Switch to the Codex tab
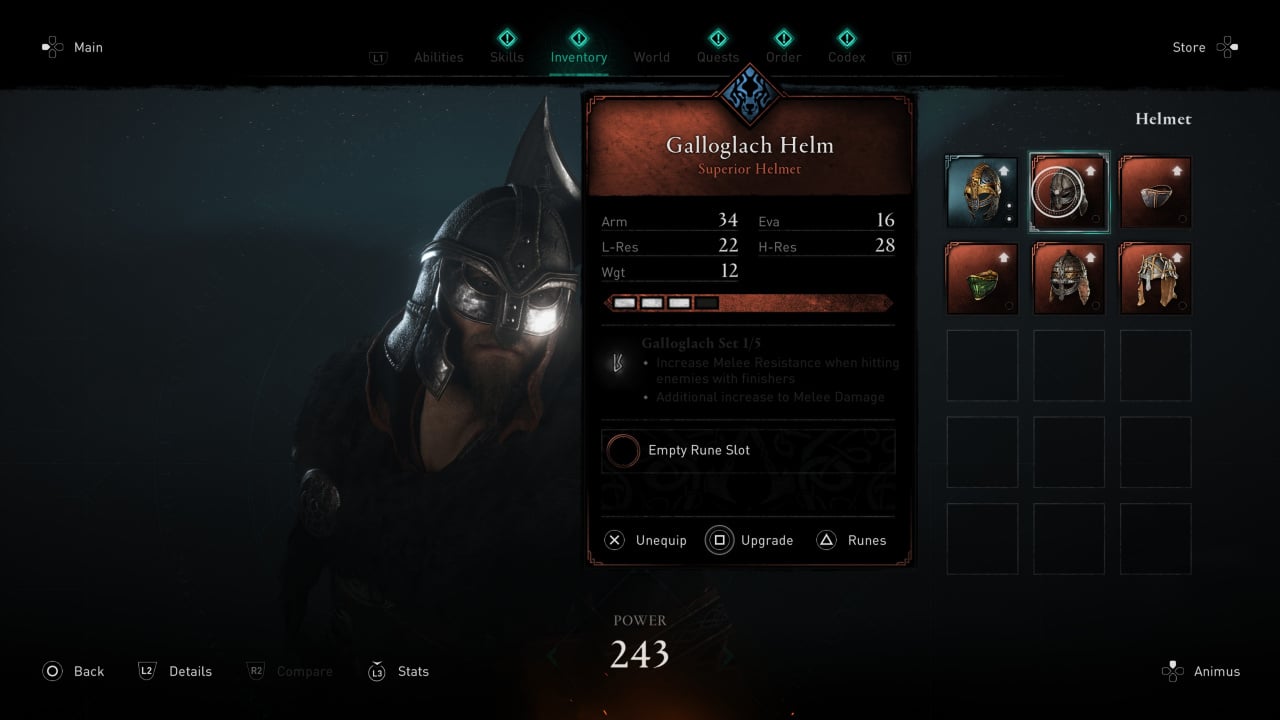The width and height of the screenshot is (1280, 720). click(x=846, y=57)
